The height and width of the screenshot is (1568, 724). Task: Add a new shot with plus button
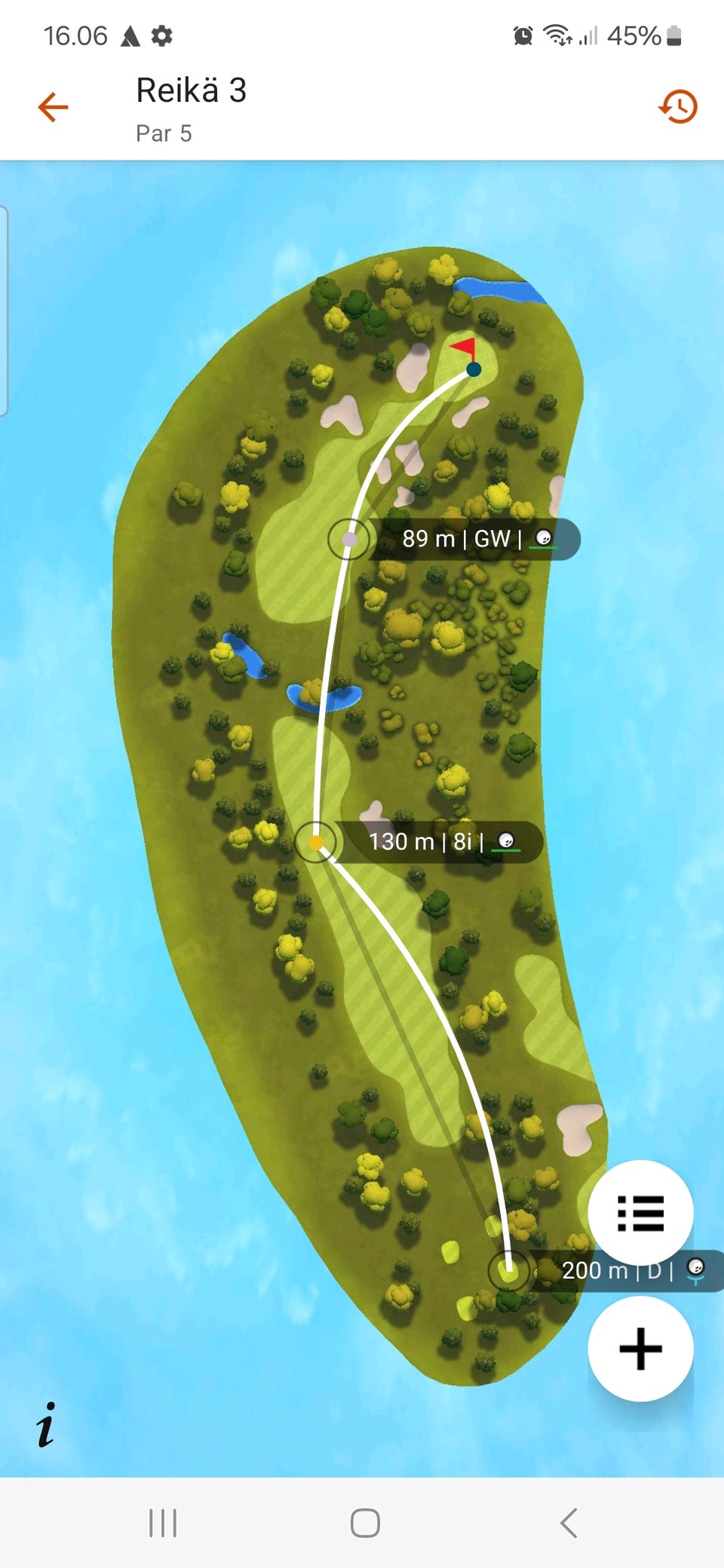point(640,1349)
